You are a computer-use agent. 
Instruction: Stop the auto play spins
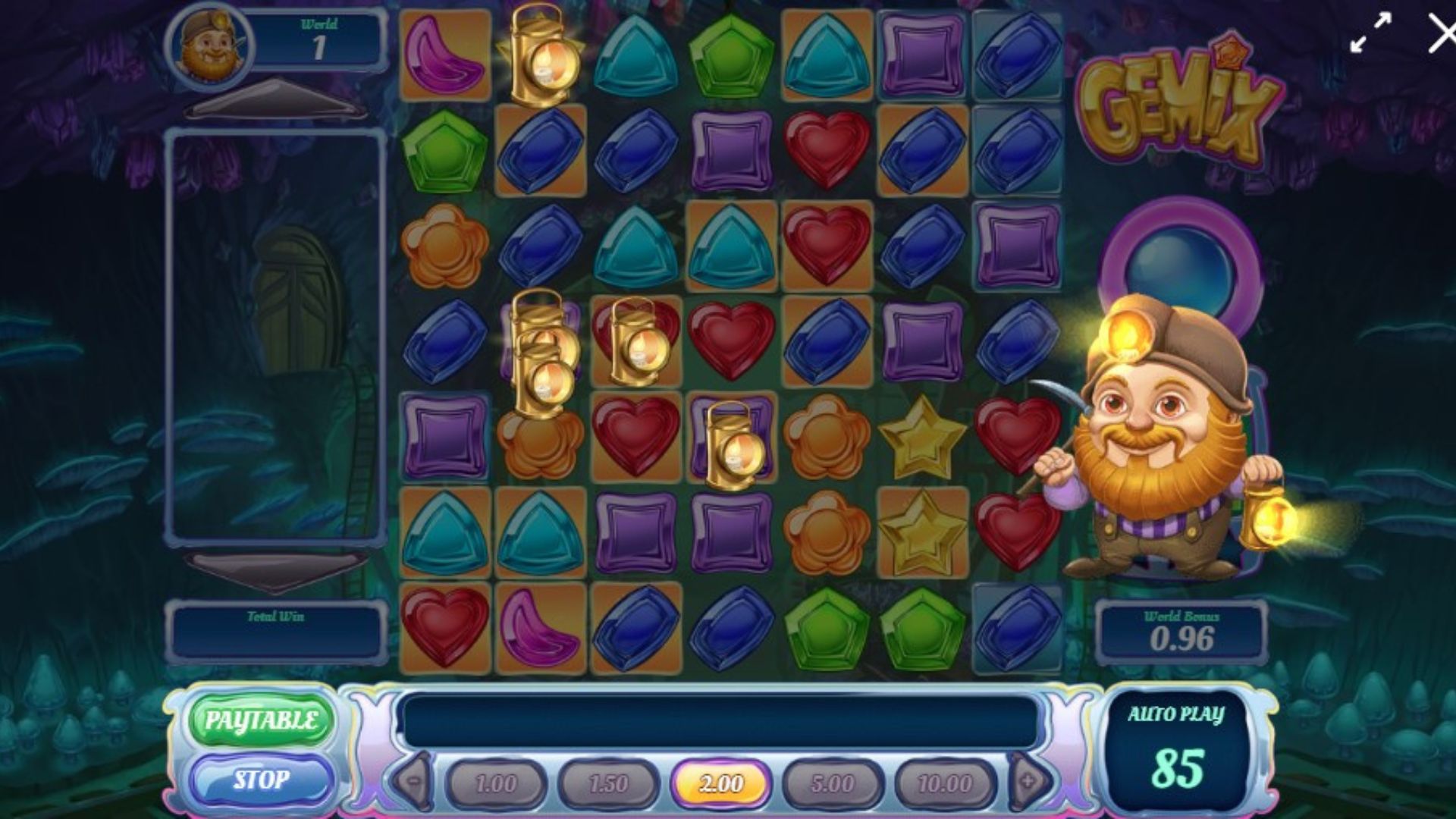click(x=260, y=780)
